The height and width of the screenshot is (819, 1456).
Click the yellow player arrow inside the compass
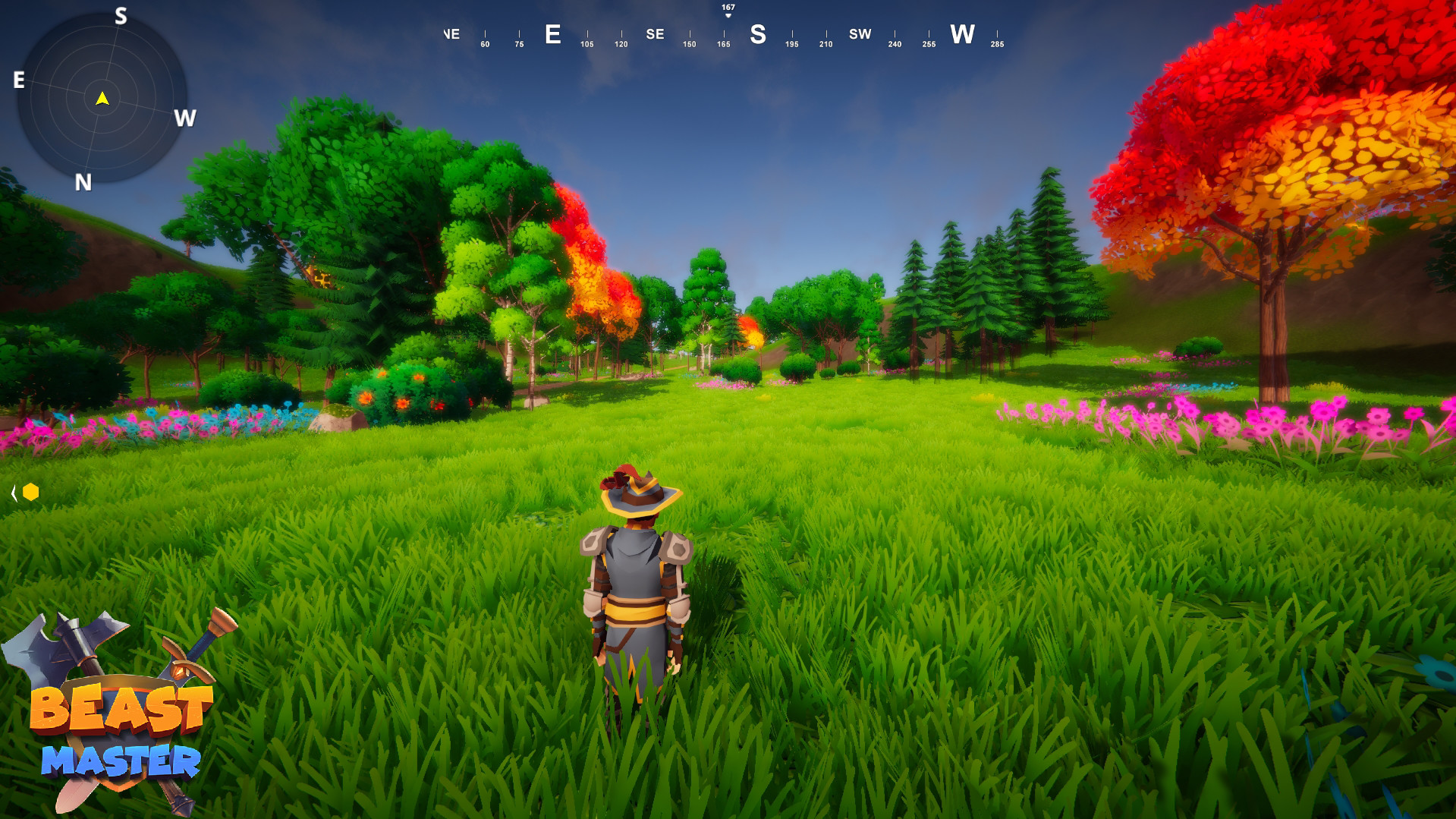(x=101, y=99)
